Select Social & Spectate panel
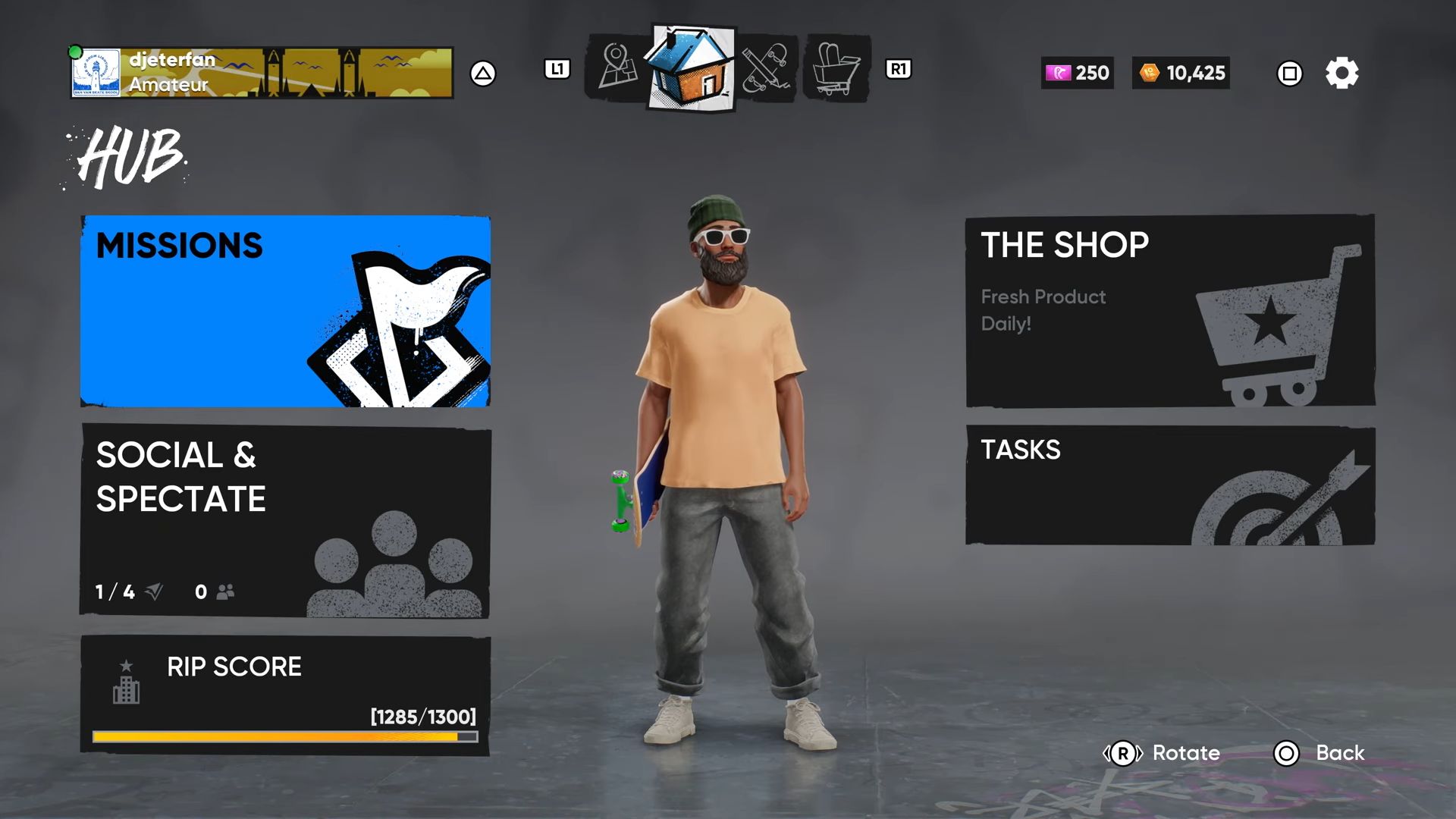The width and height of the screenshot is (1456, 819). 285,520
